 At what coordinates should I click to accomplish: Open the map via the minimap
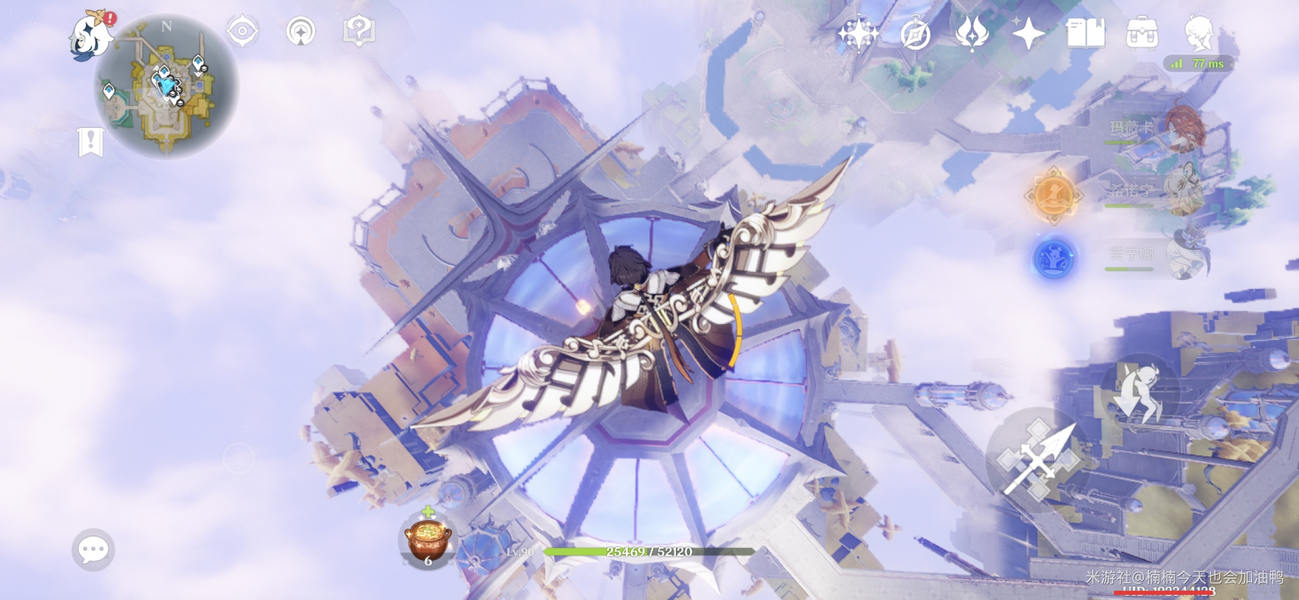pyautogui.click(x=166, y=87)
